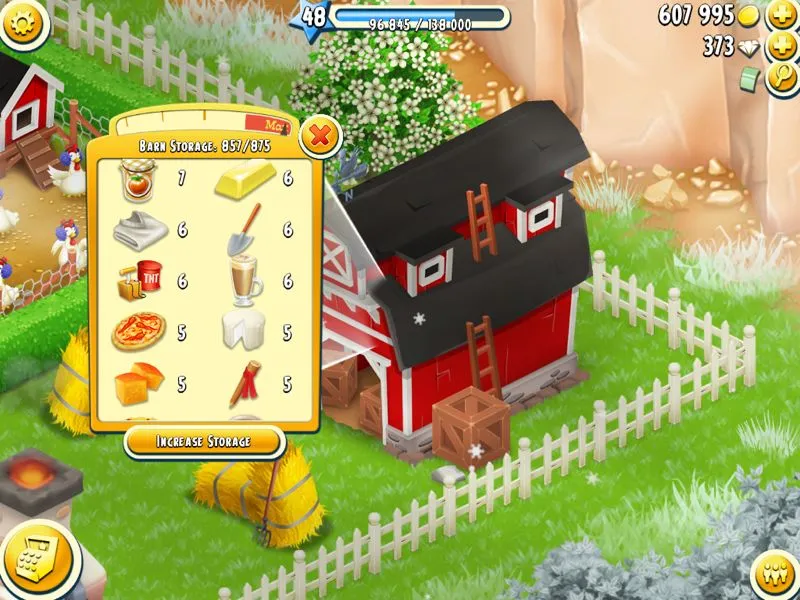Close the Barn Storage window

[x=319, y=135]
